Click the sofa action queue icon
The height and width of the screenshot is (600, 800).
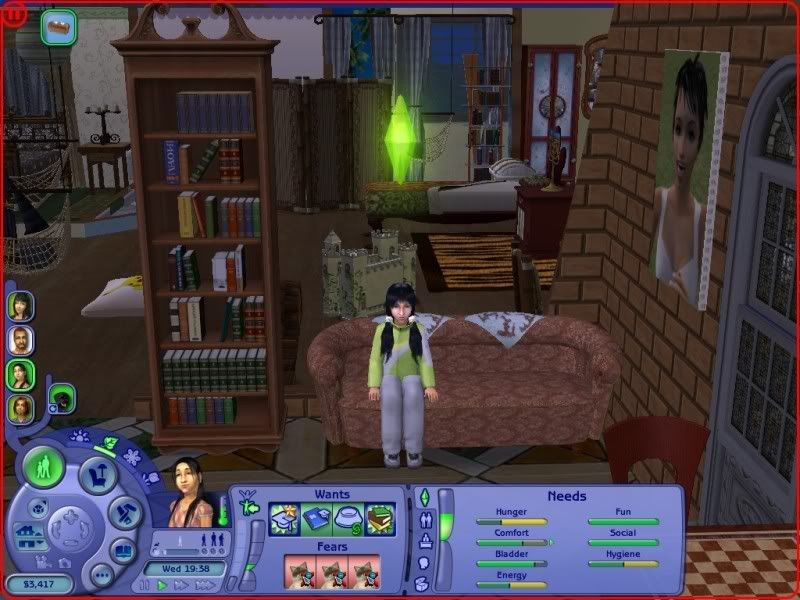(58, 26)
